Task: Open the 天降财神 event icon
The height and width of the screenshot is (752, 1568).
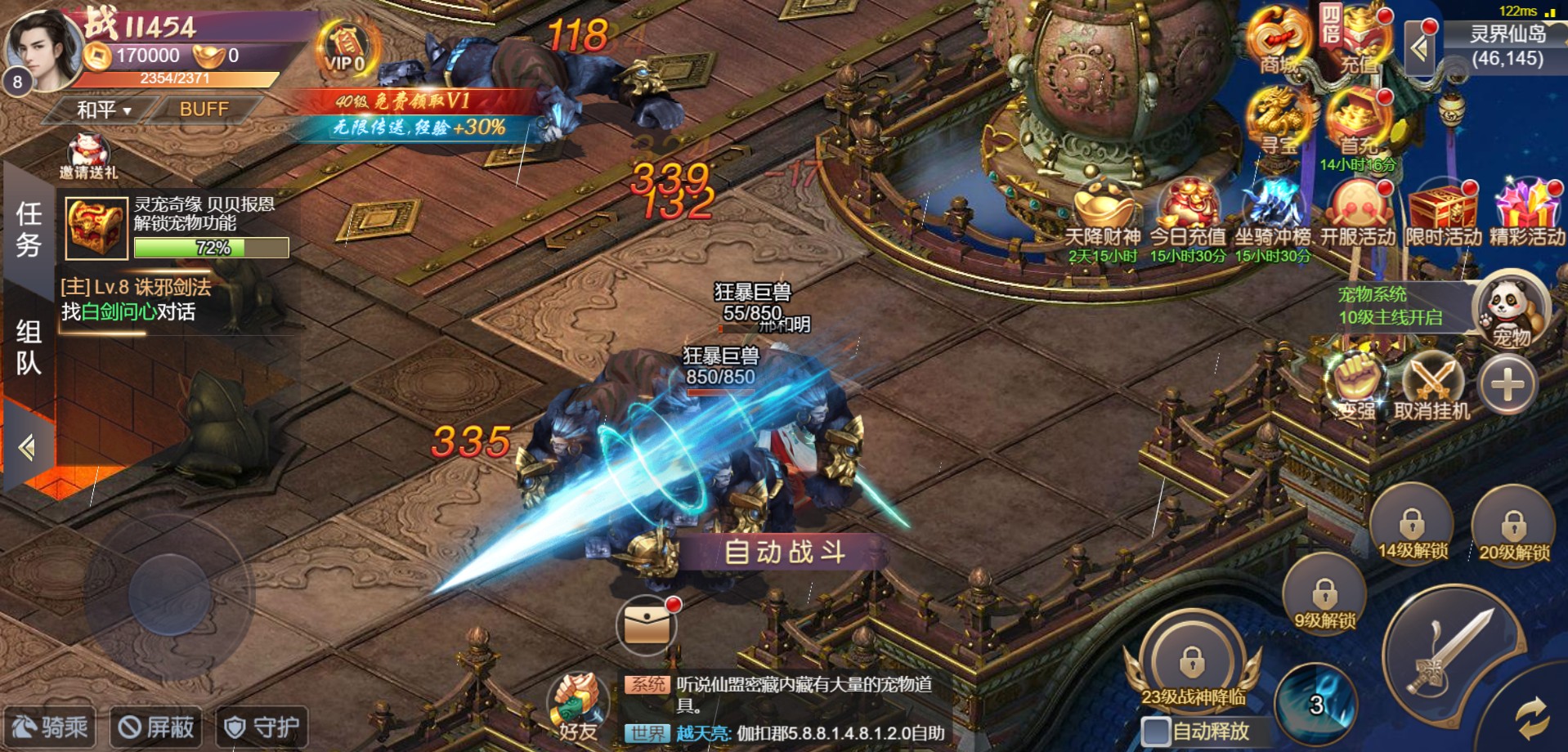Action: point(1103,214)
